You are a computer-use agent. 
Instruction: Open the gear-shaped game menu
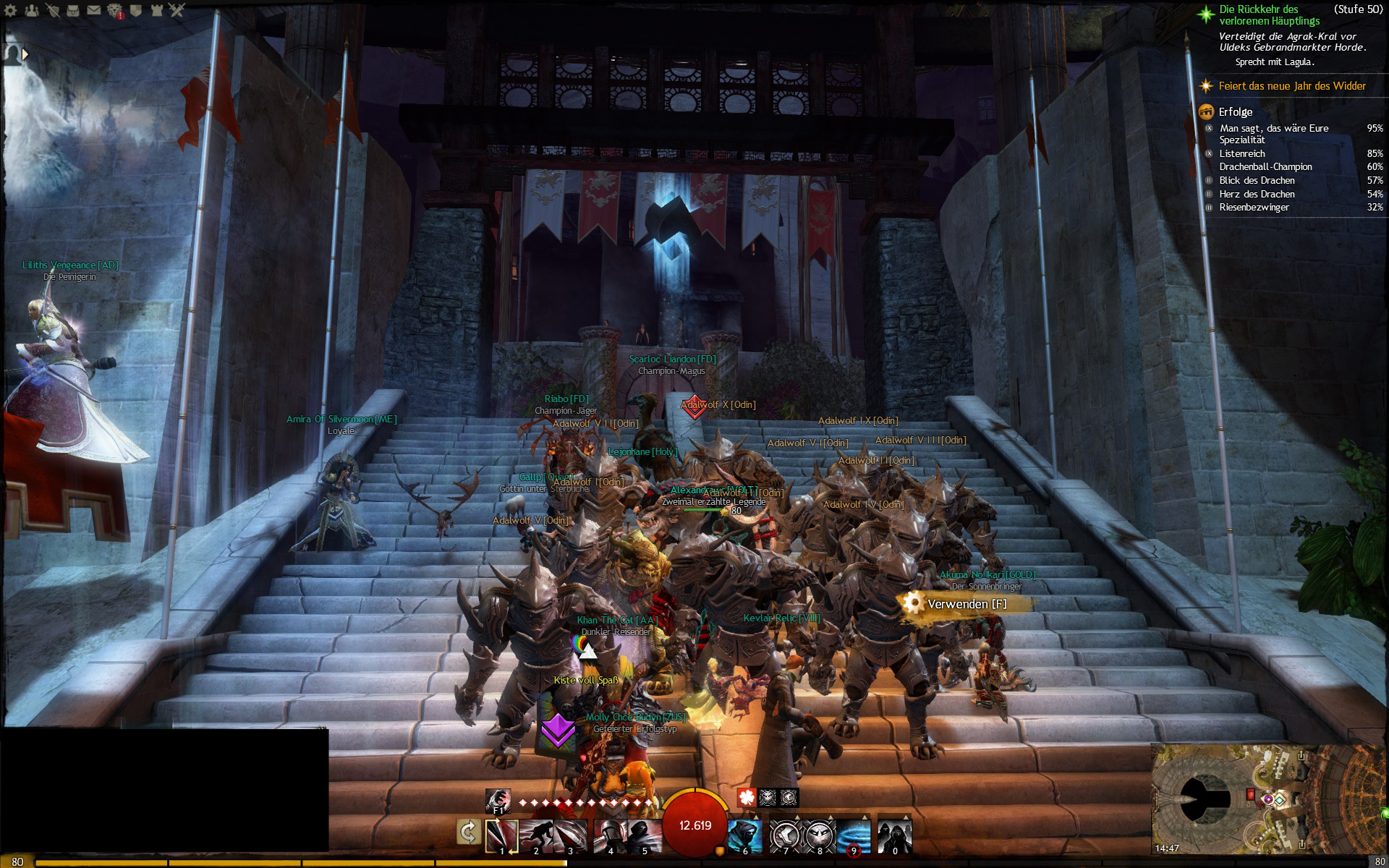tap(11, 10)
